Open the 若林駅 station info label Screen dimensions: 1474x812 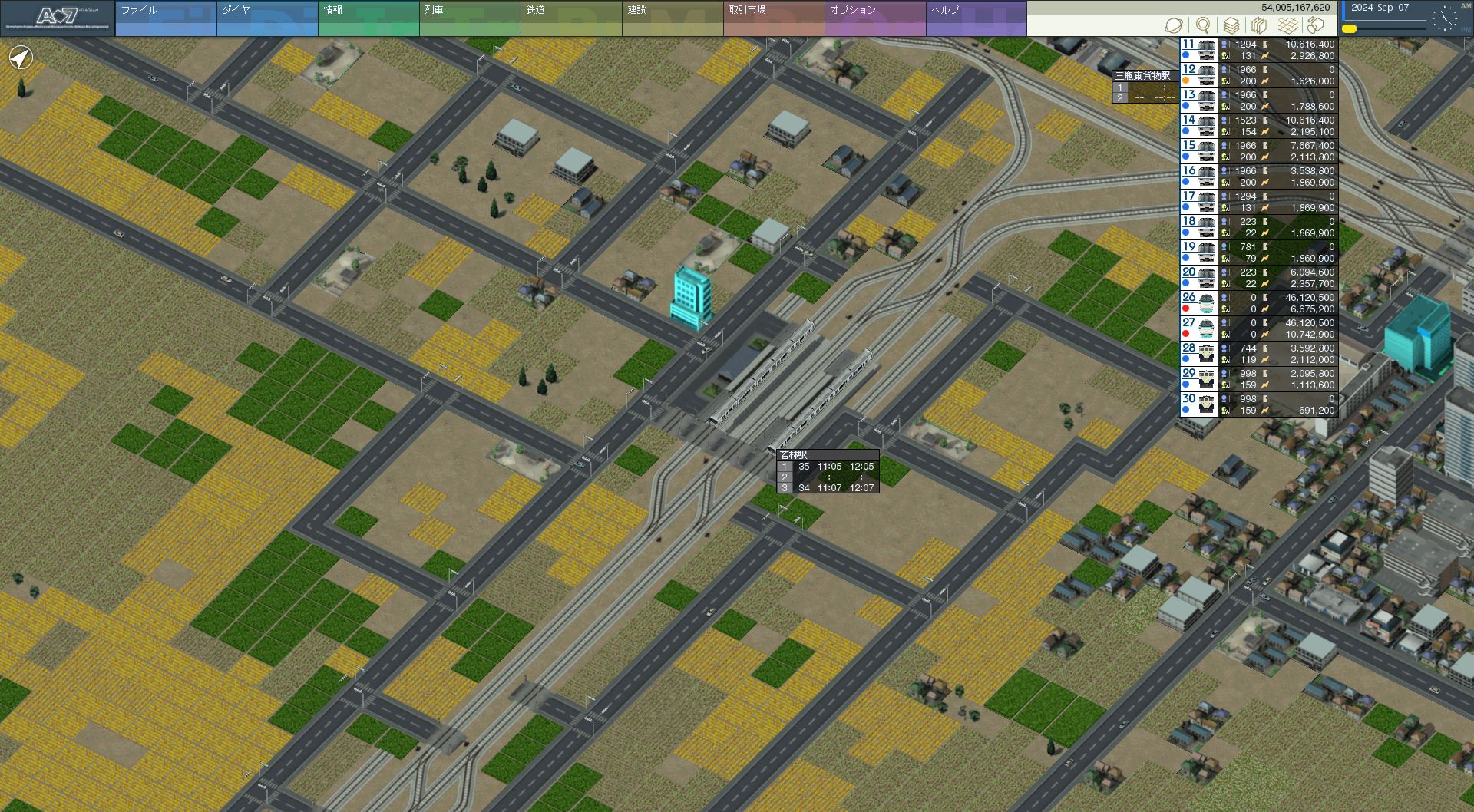pyautogui.click(x=794, y=455)
